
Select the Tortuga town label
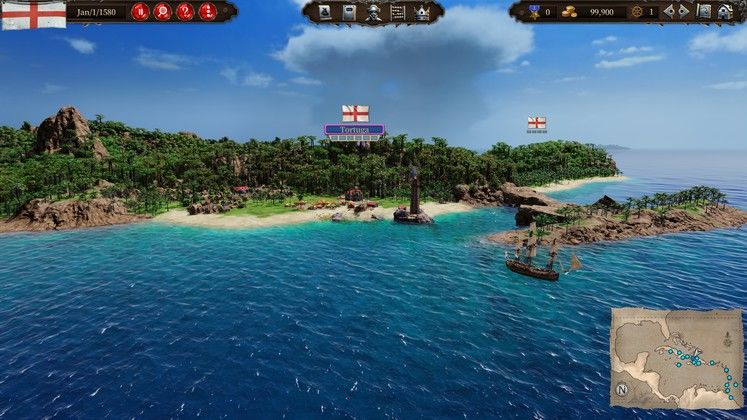point(354,130)
